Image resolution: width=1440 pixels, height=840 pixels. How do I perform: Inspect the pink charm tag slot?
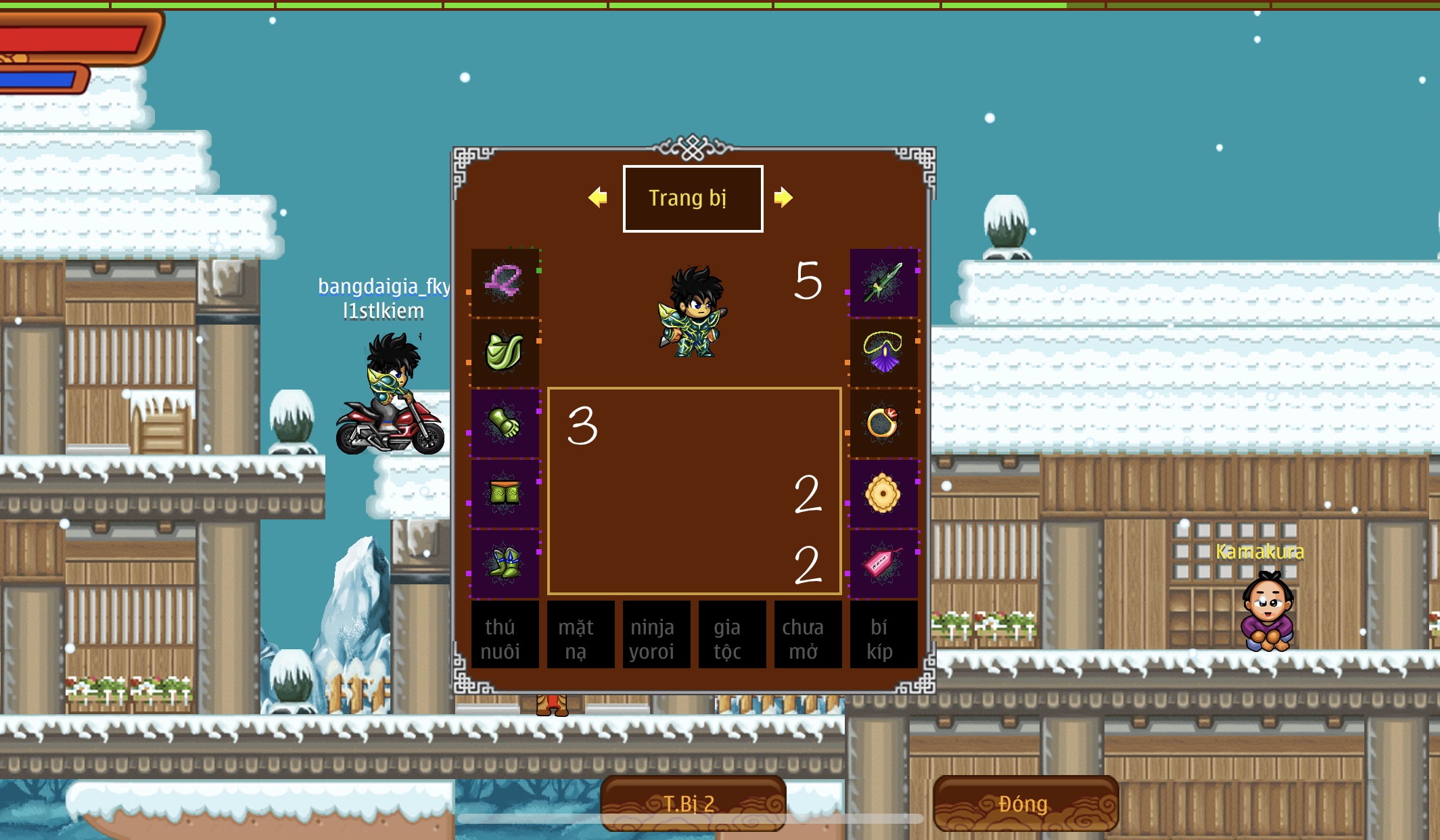(x=883, y=563)
